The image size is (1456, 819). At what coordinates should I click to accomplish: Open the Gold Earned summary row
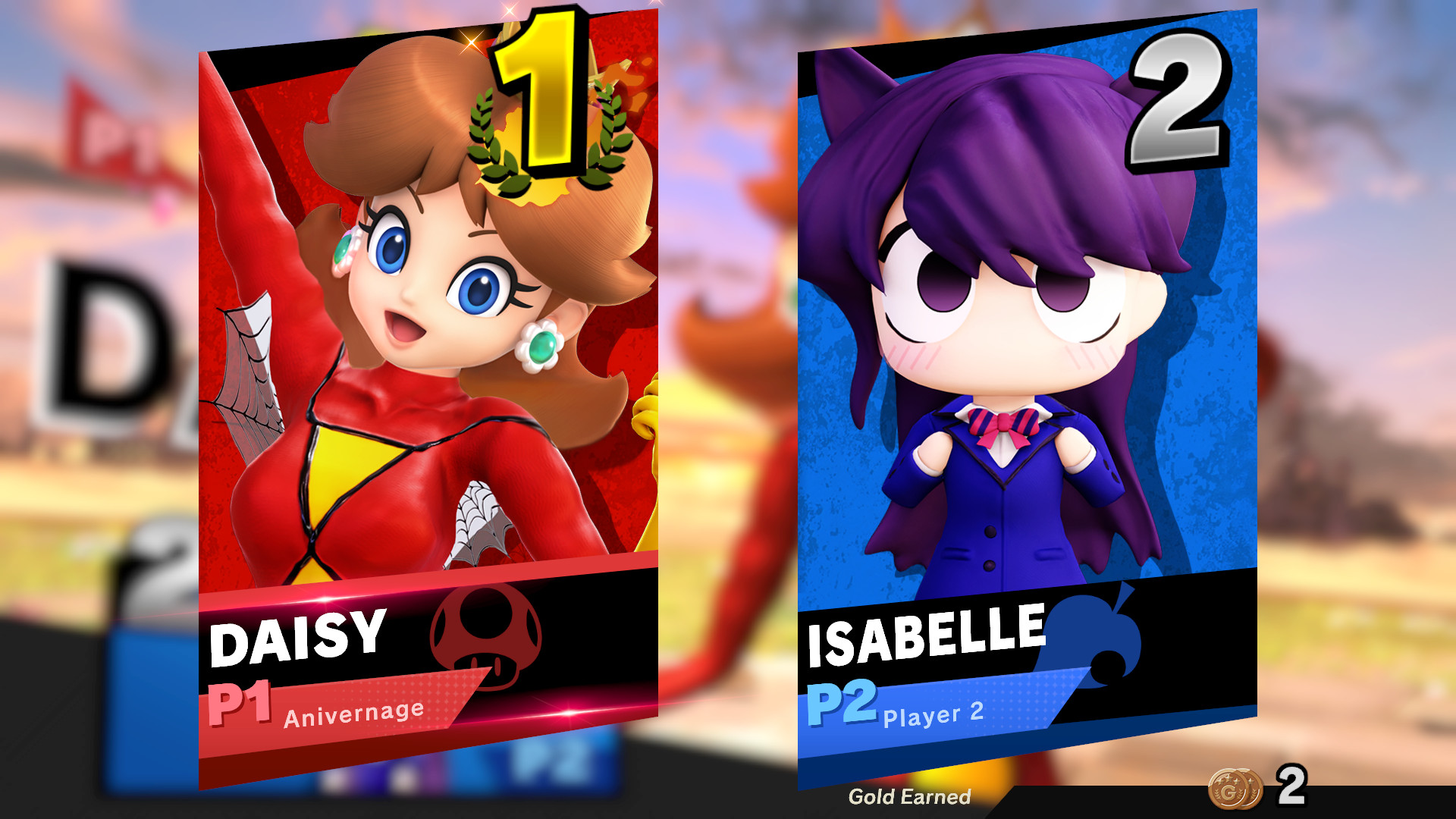click(908, 797)
